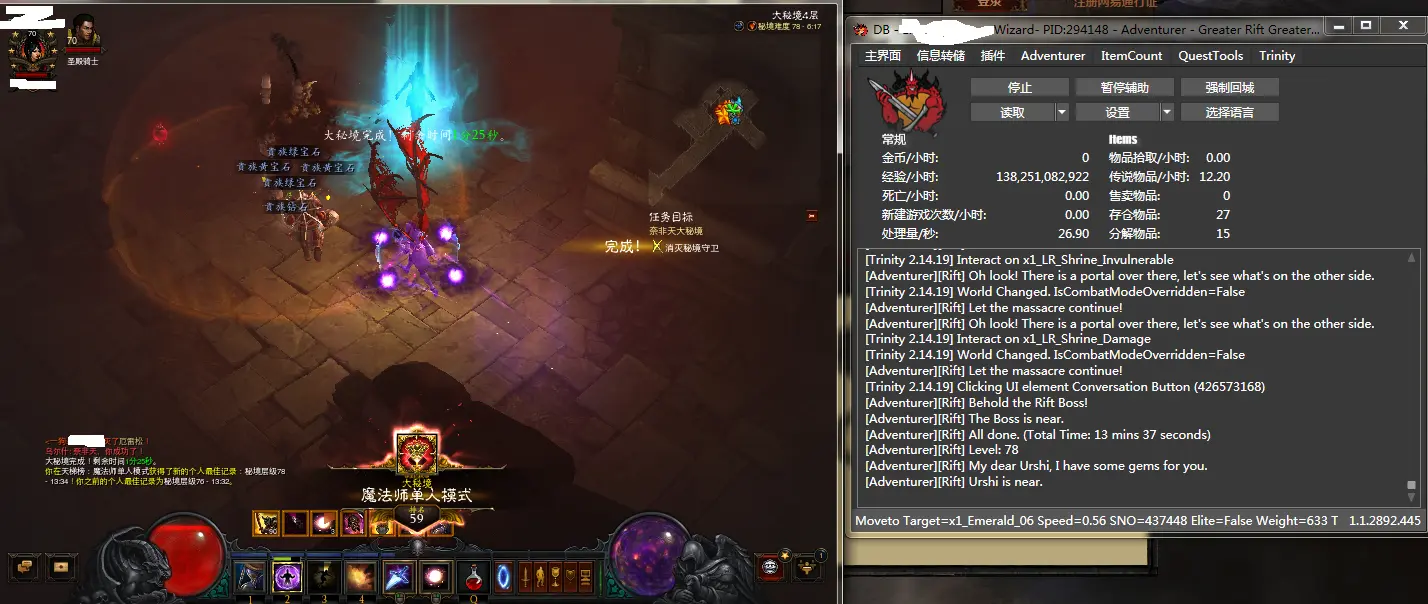The image size is (1428, 604).
Task: Activate the purple orb skill in slot 2
Action: [287, 577]
